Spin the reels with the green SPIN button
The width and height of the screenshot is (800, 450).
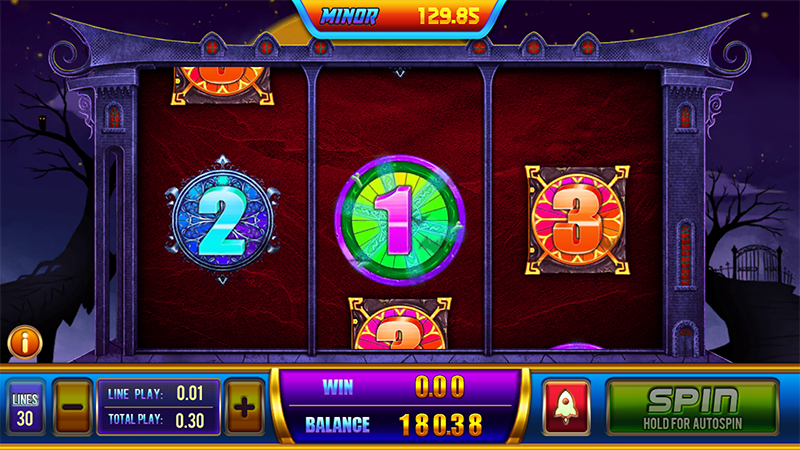[x=692, y=407]
